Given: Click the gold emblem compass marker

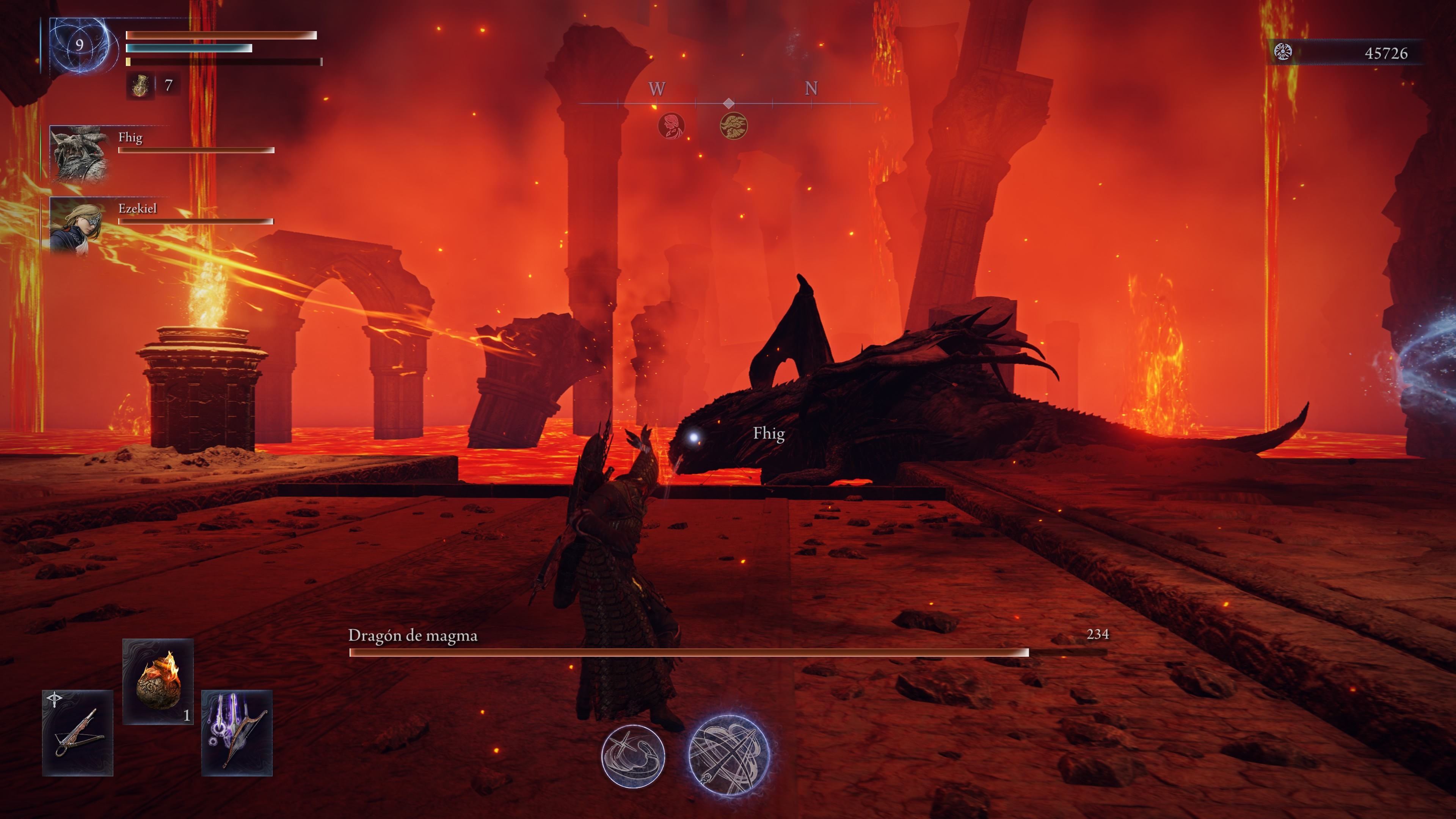Looking at the screenshot, I should [x=734, y=126].
